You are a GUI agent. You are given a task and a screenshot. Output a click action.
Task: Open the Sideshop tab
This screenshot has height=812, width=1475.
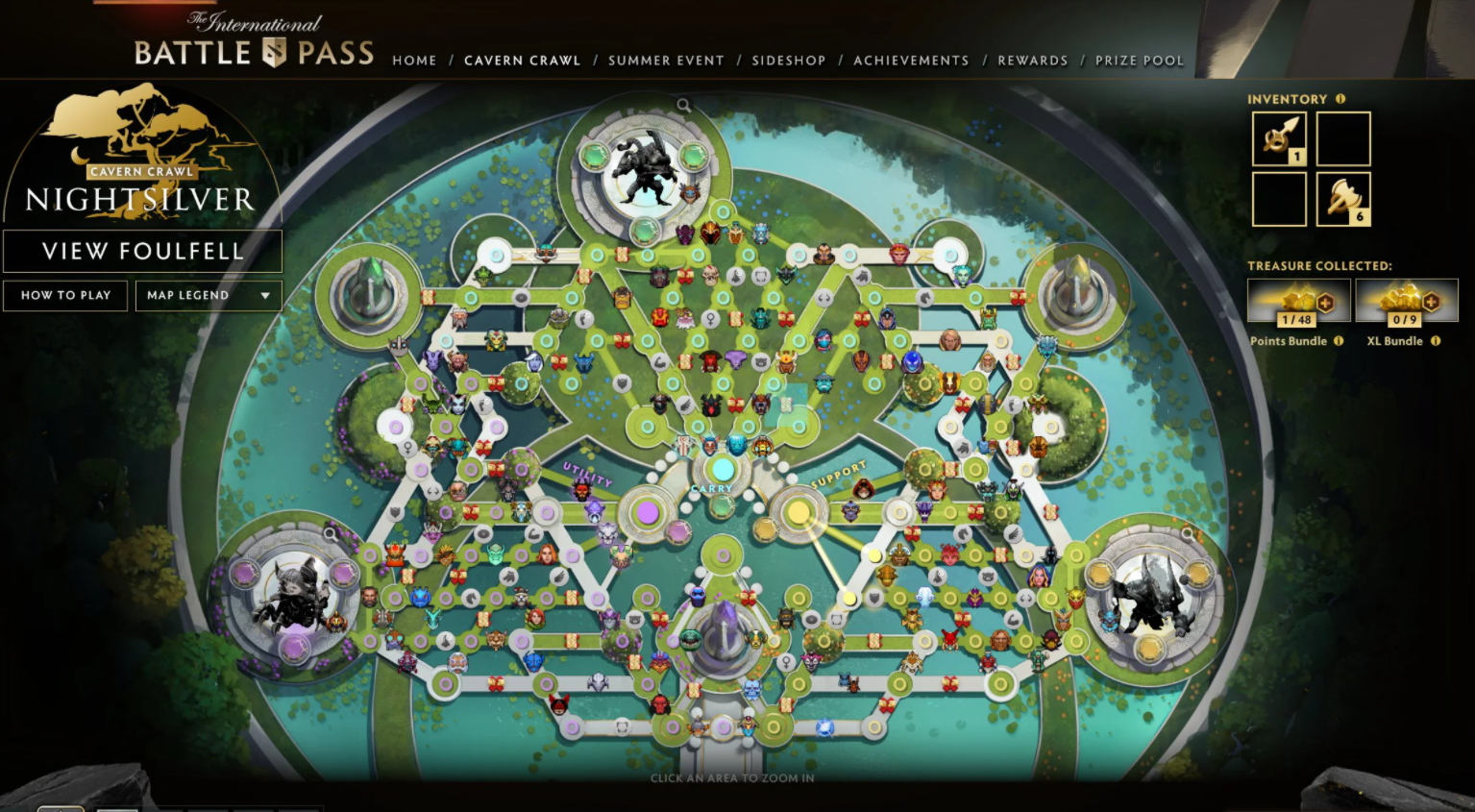[x=788, y=61]
